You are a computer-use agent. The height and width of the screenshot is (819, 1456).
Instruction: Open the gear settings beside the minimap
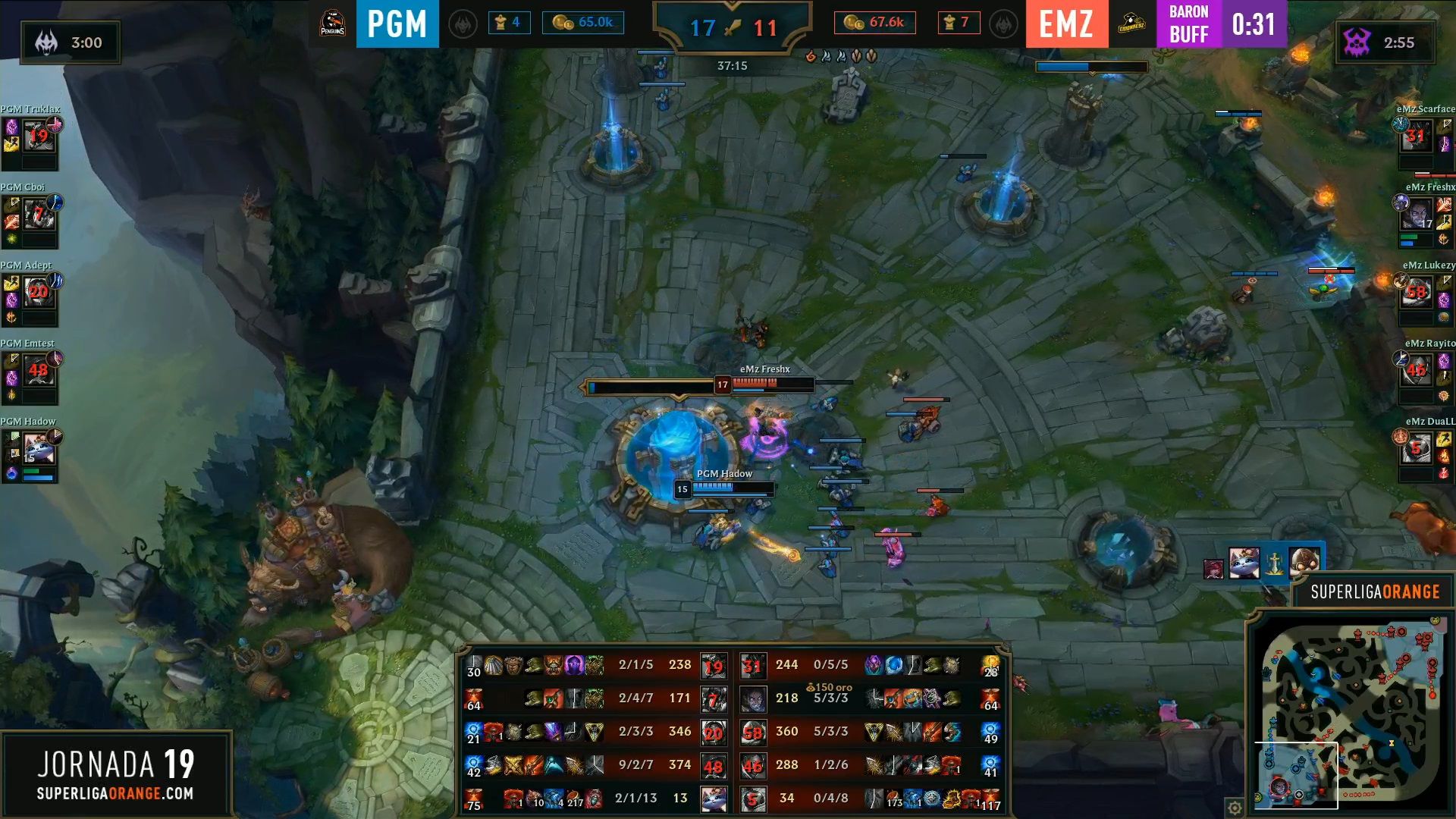click(x=1235, y=808)
